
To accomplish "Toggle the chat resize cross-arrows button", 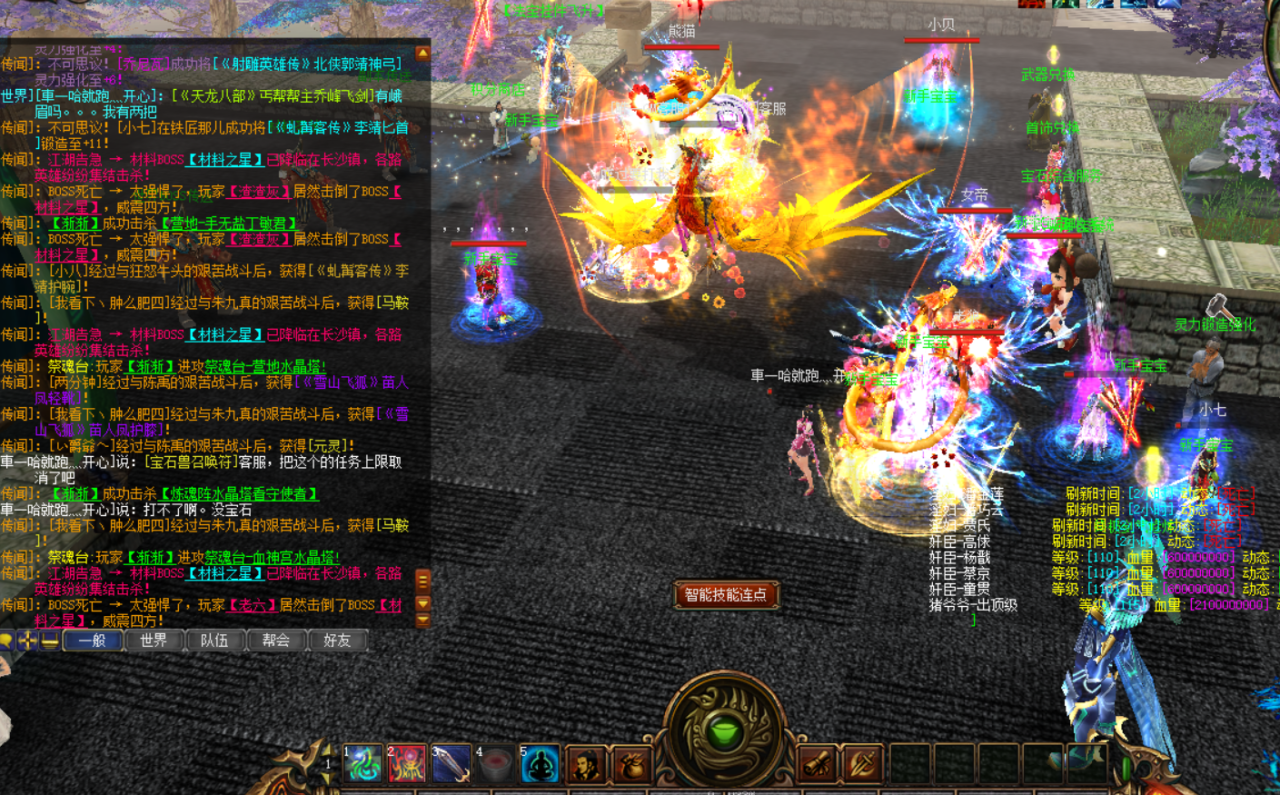I will point(28,641).
